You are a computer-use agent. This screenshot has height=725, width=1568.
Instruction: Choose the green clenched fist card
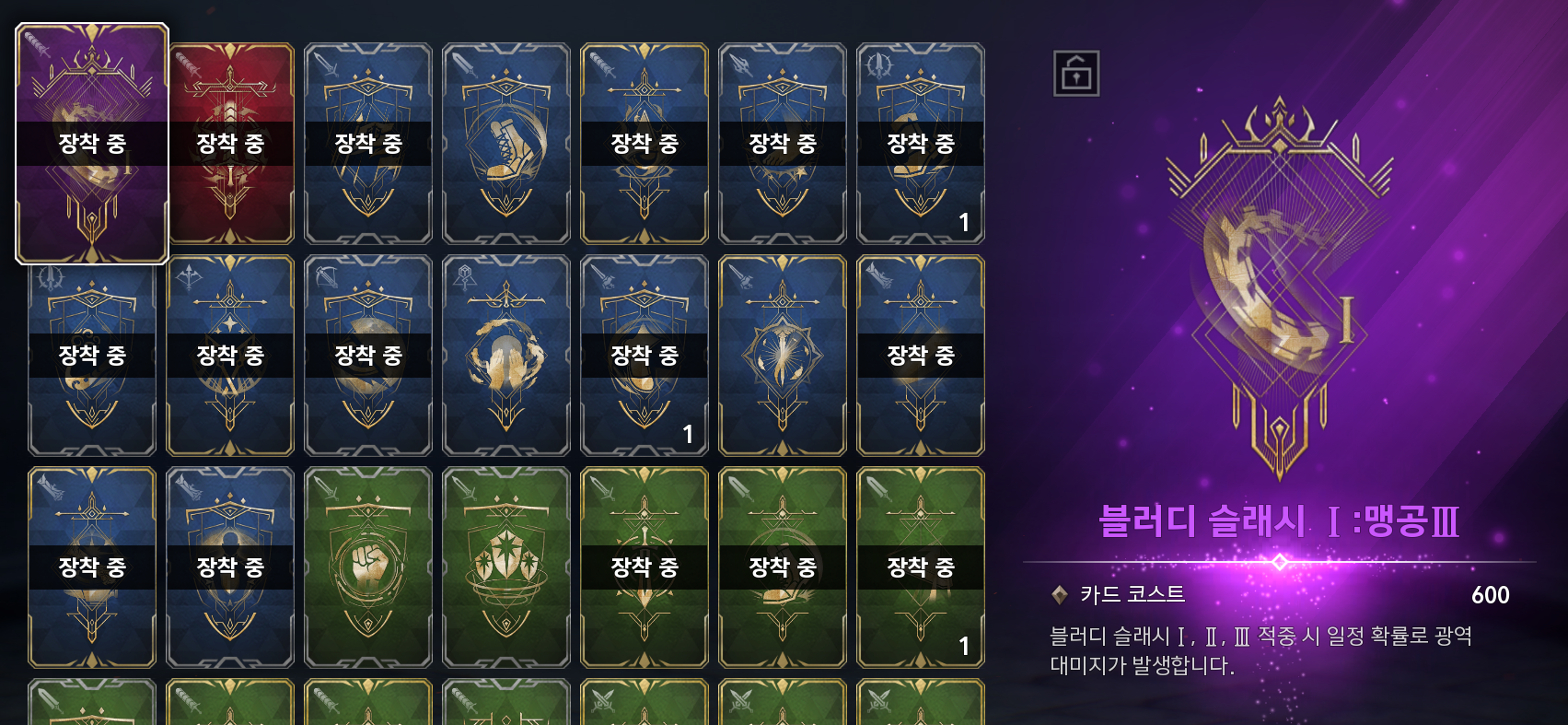[x=368, y=567]
